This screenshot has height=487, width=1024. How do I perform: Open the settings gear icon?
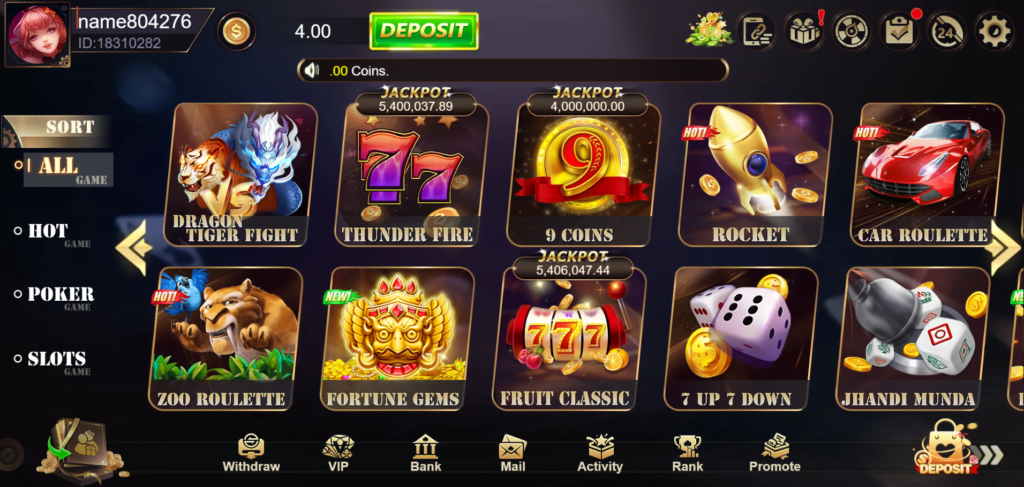pyautogui.click(x=993, y=31)
